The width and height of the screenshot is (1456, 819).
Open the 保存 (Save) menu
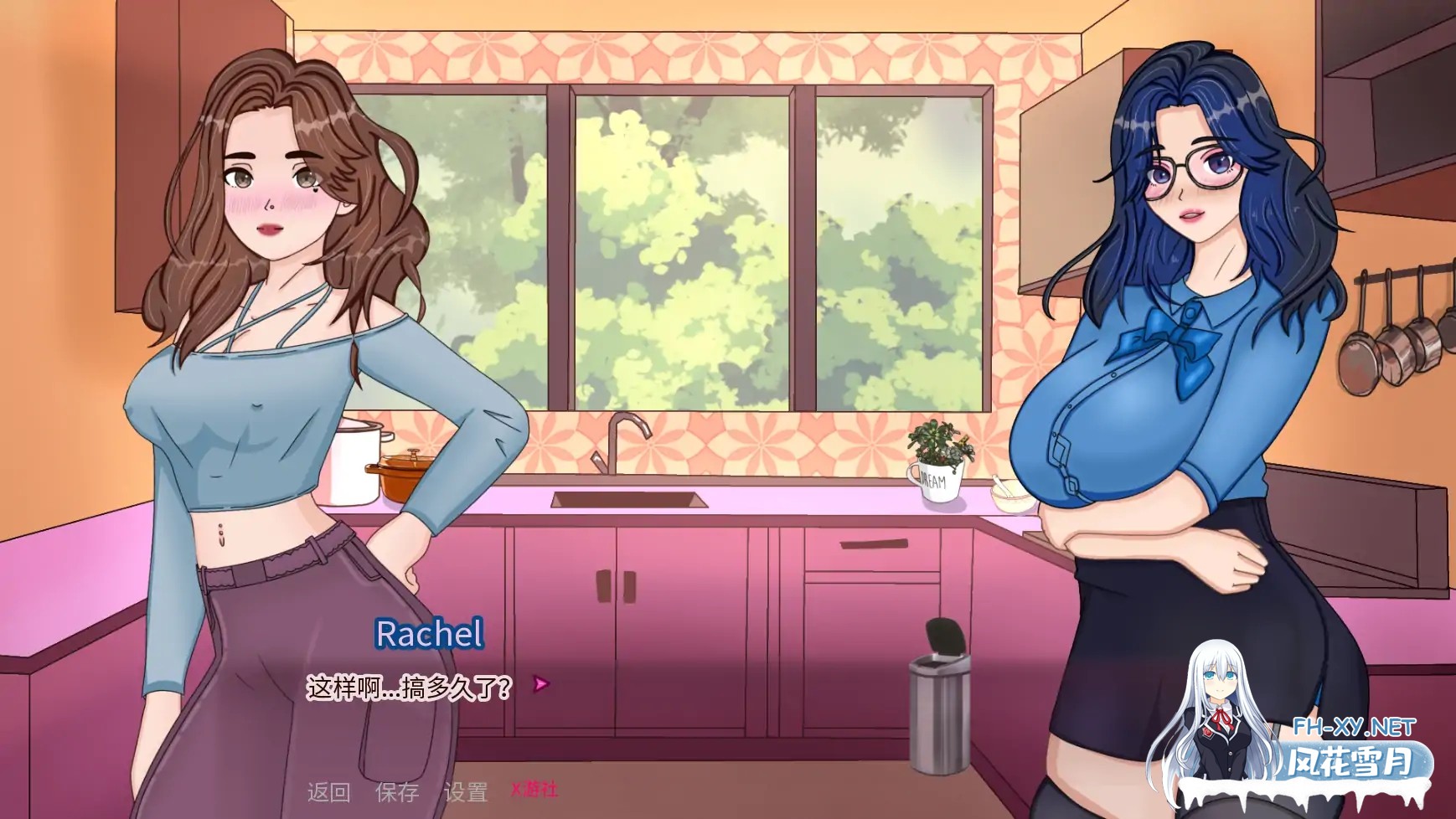(x=396, y=791)
